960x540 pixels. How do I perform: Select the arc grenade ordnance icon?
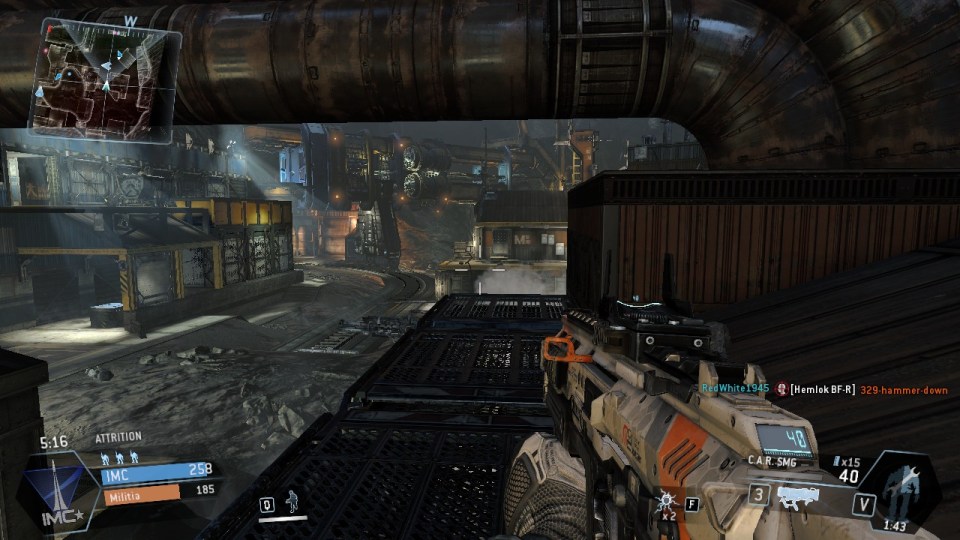click(x=666, y=503)
